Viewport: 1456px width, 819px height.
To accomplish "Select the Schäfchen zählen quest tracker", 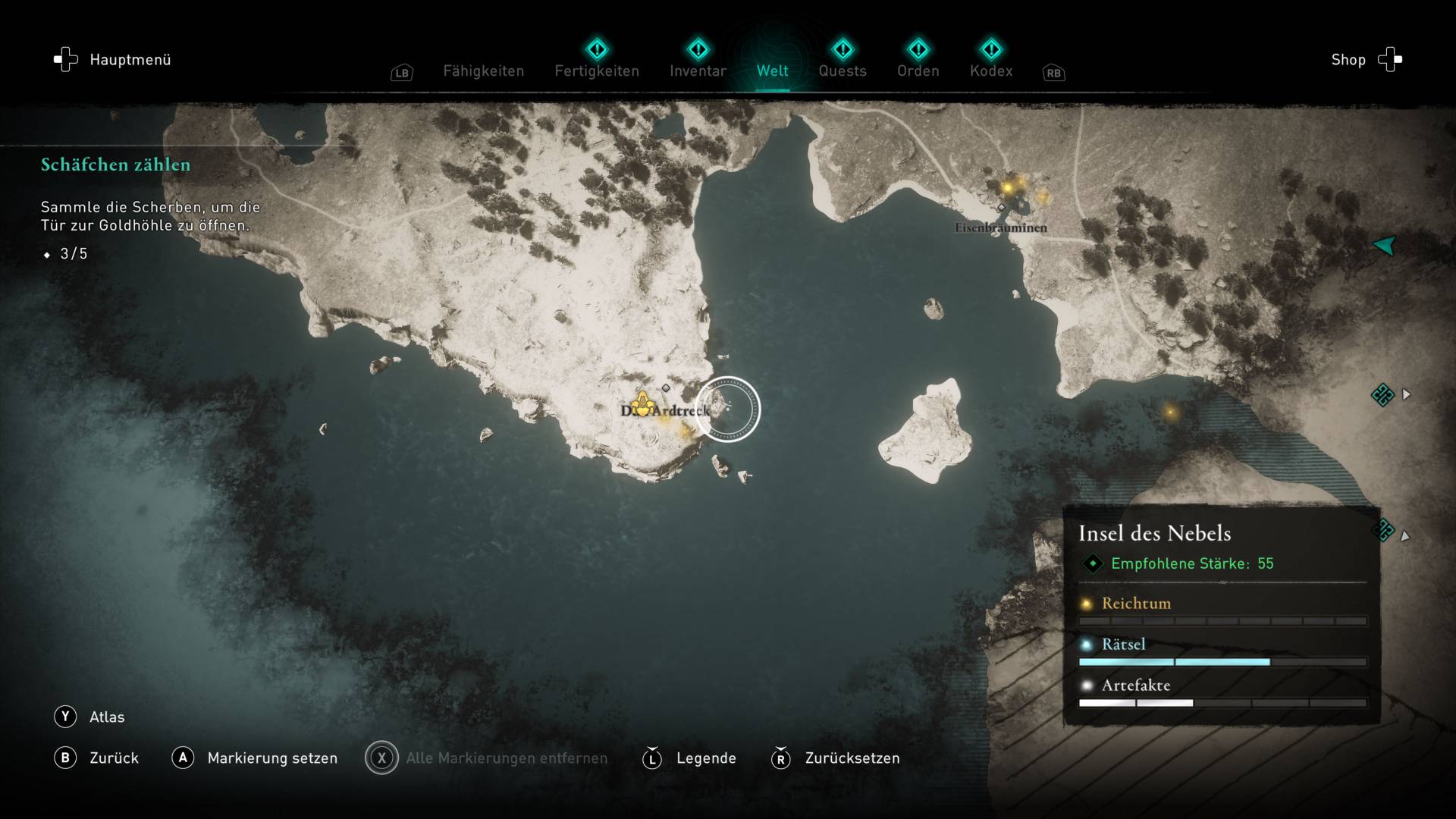I will click(116, 165).
